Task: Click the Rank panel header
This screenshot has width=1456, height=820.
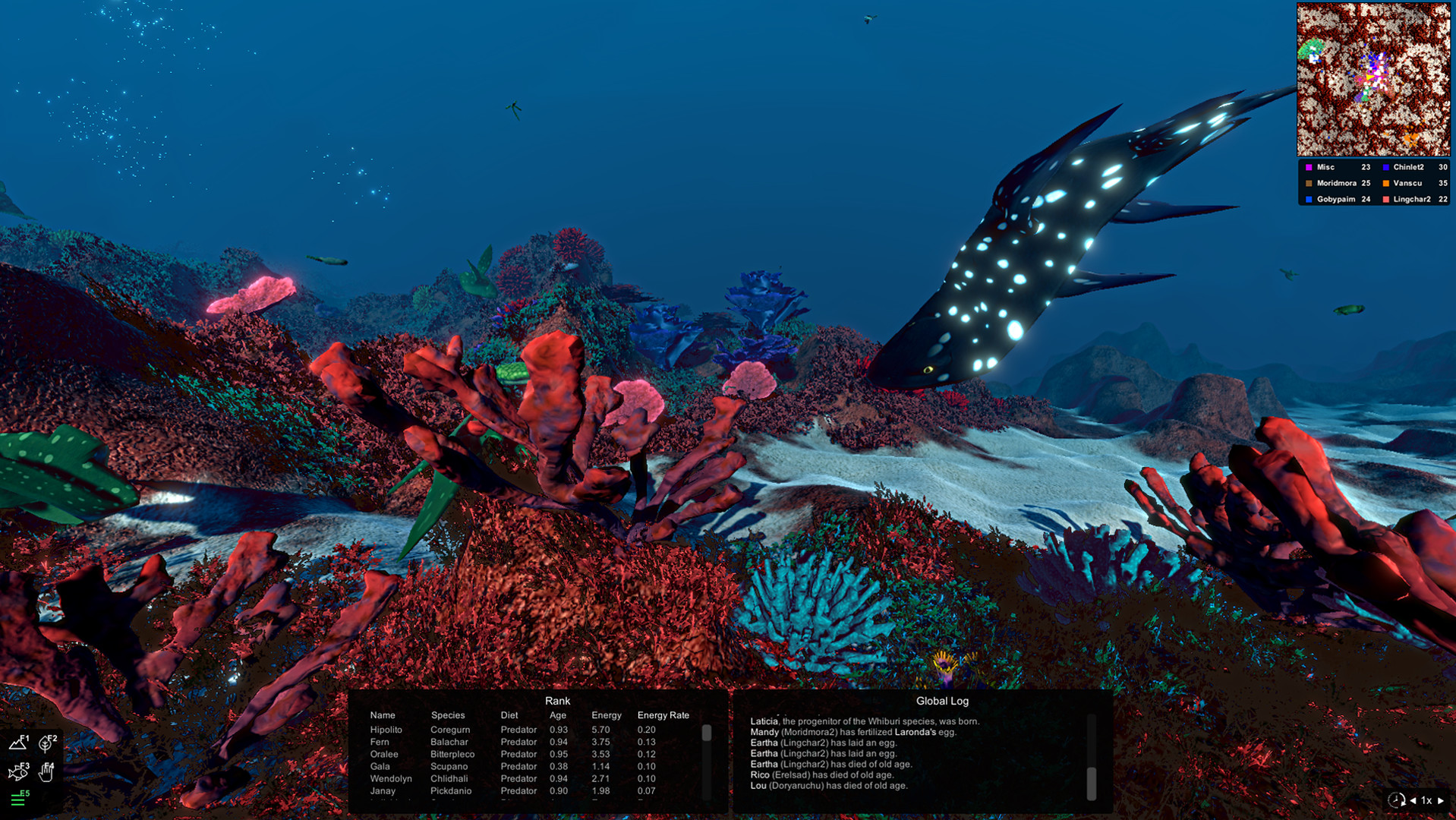Action: [x=559, y=701]
